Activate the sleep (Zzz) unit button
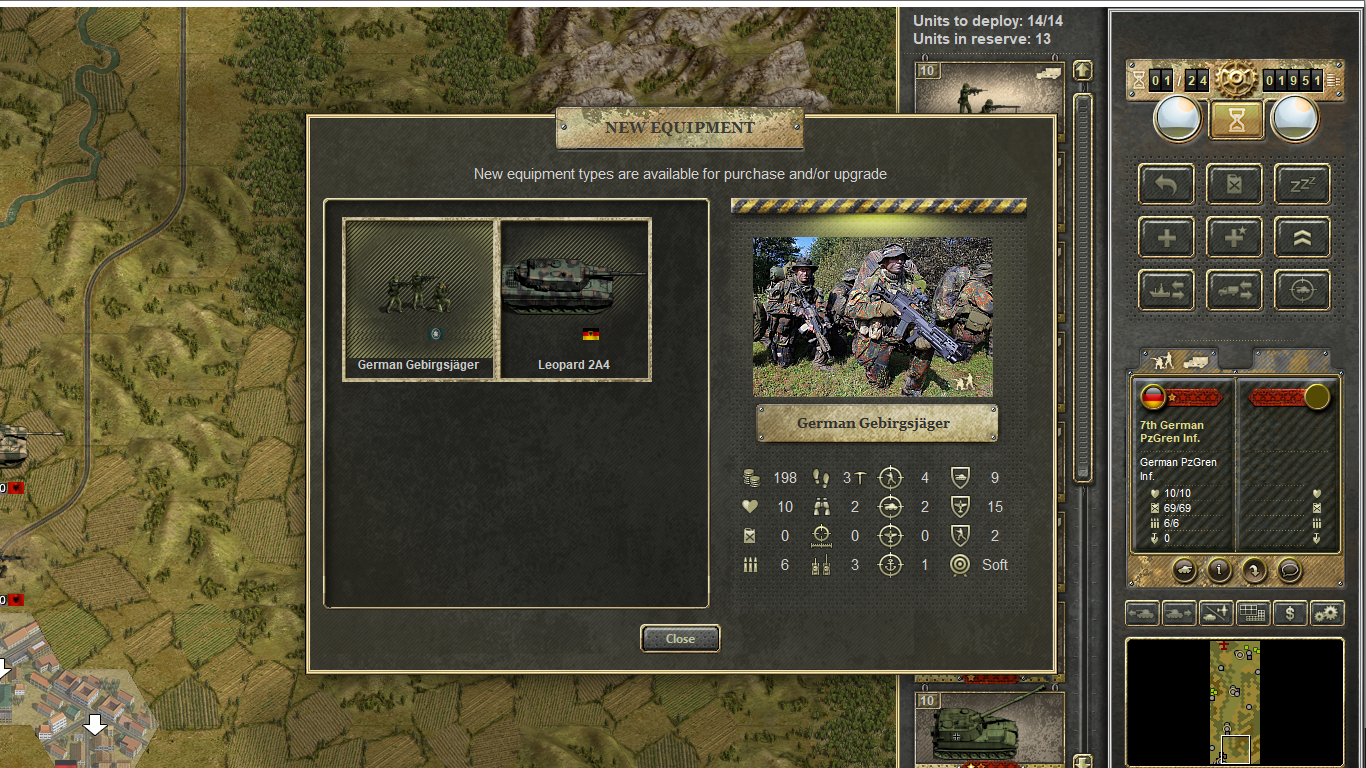Image resolution: width=1366 pixels, height=768 pixels. click(x=1302, y=184)
